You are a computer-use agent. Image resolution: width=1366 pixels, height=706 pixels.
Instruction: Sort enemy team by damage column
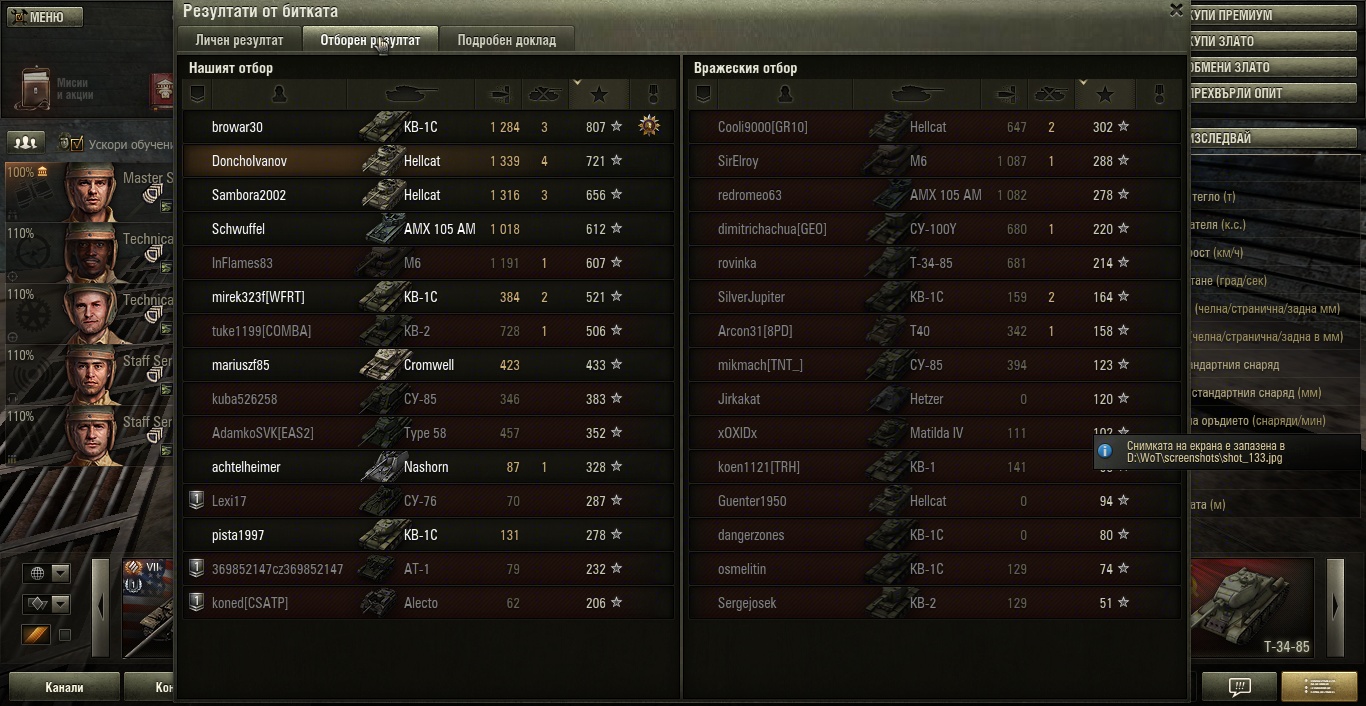pyautogui.click(x=1005, y=94)
